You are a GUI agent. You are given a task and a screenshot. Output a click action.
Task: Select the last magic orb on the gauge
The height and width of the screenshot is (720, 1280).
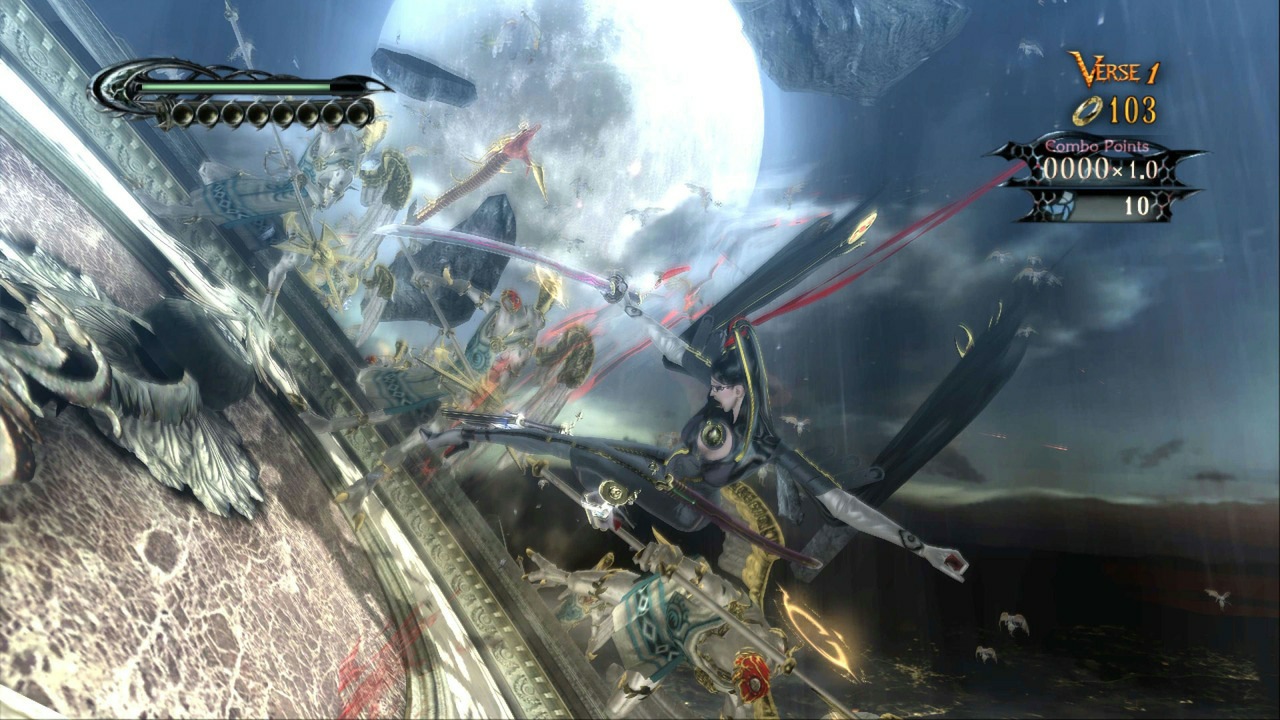pos(359,114)
